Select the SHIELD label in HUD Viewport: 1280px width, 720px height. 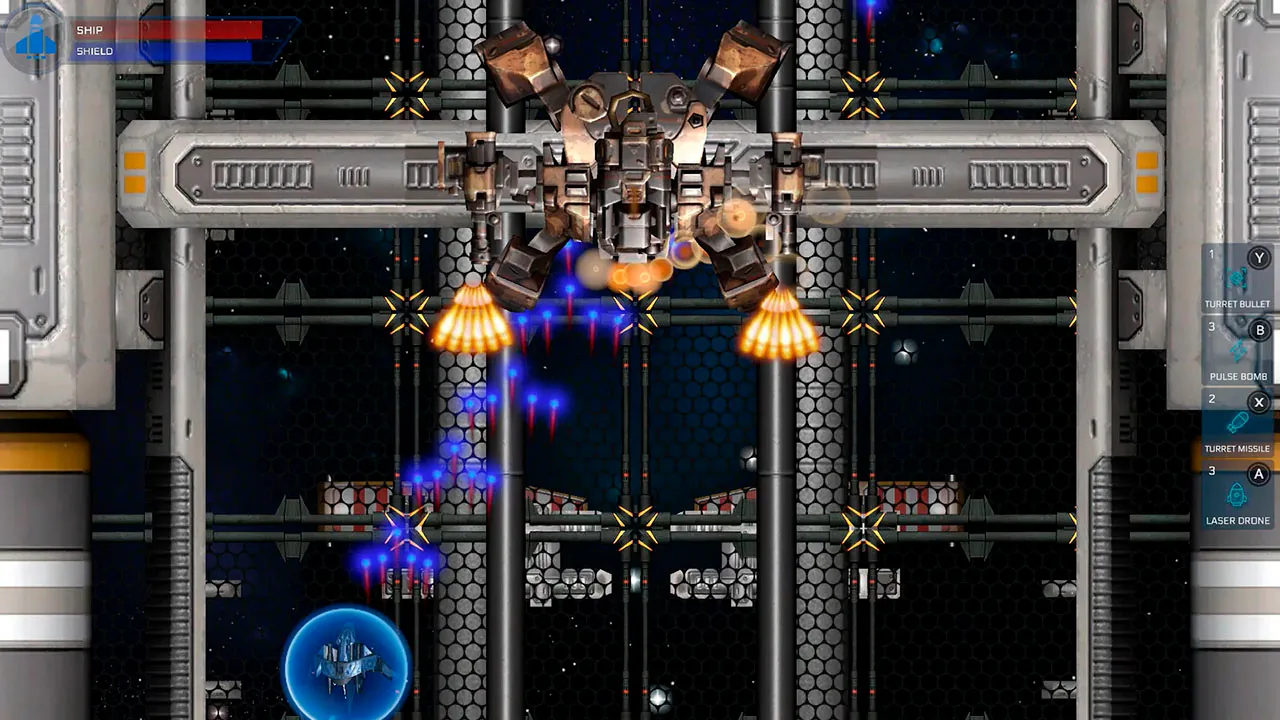96,50
